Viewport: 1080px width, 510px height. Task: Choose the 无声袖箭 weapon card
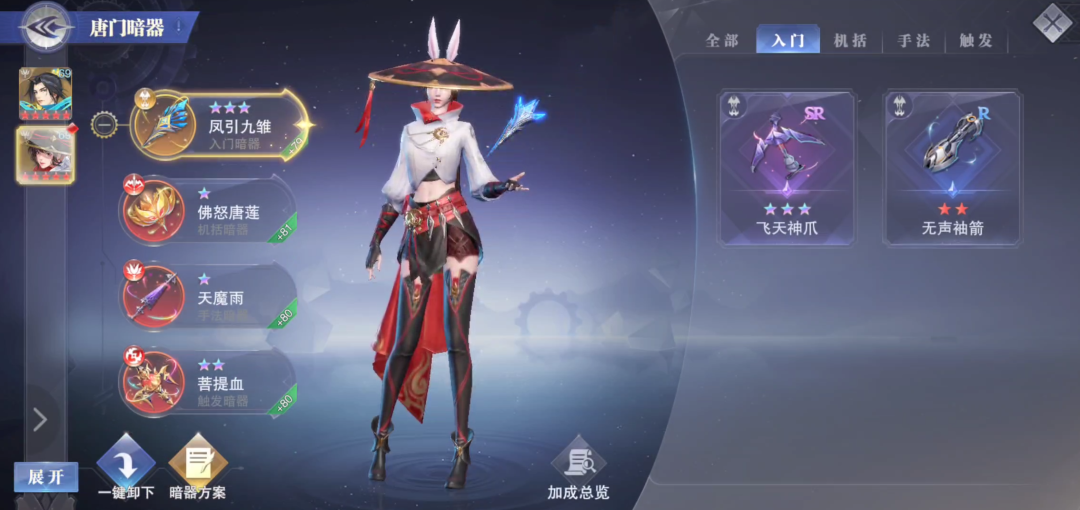pyautogui.click(x=952, y=167)
